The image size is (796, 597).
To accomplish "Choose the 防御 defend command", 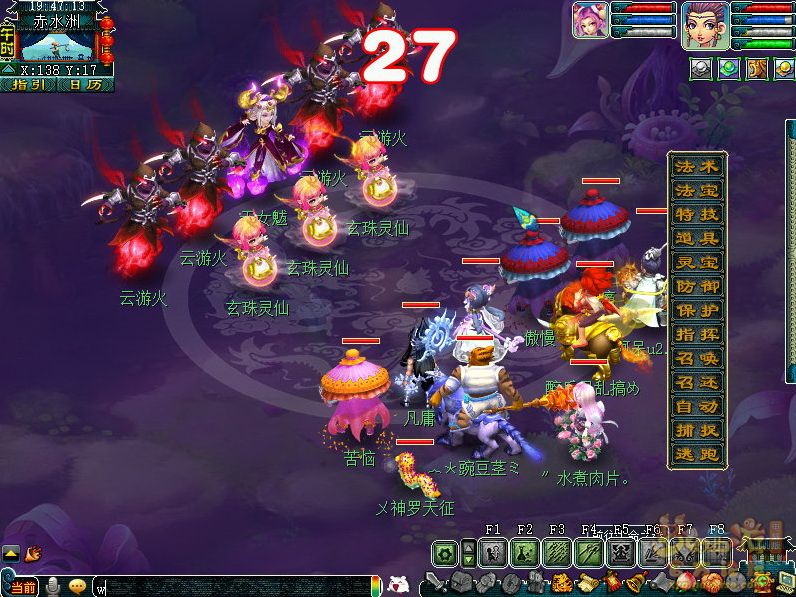I will tap(698, 286).
